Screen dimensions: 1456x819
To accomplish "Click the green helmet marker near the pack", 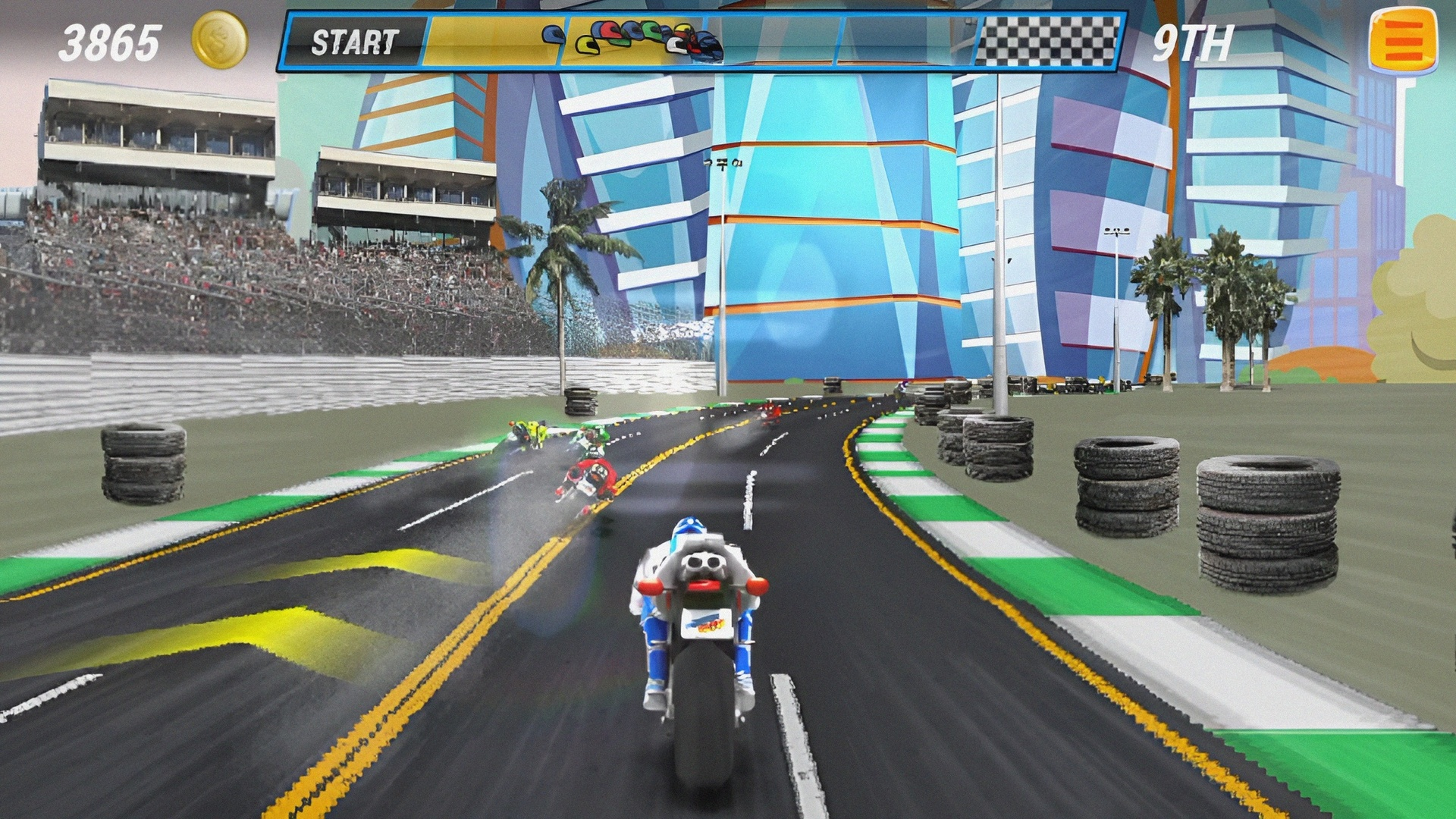I will 649,32.
